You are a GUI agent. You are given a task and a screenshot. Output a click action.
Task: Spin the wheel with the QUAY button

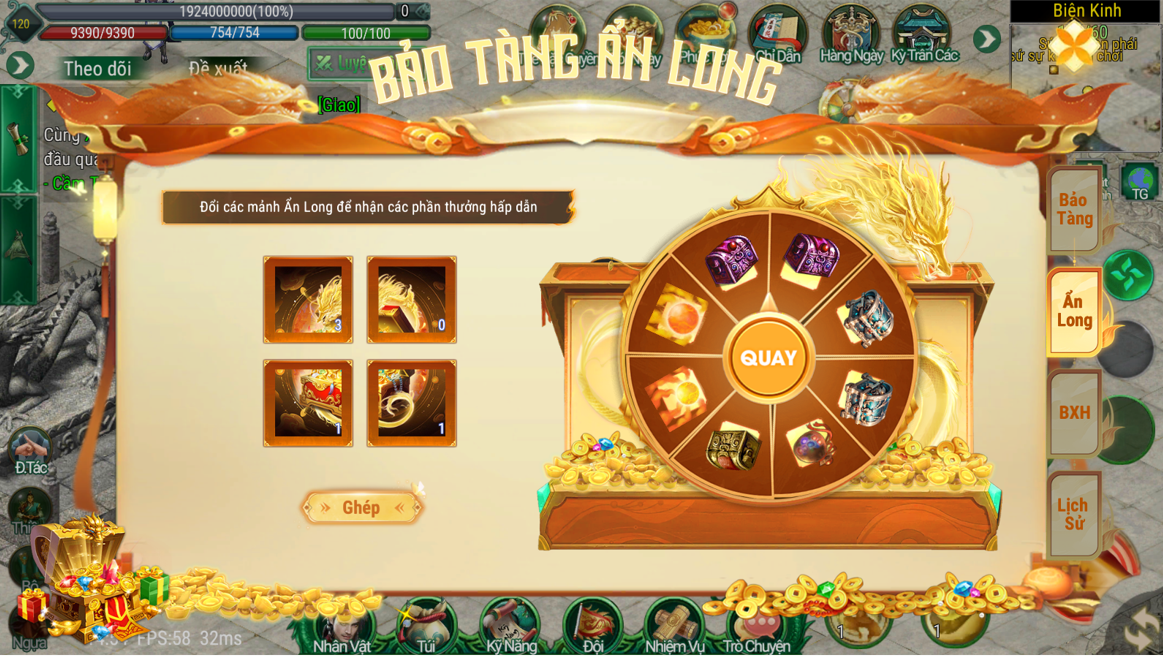(768, 358)
